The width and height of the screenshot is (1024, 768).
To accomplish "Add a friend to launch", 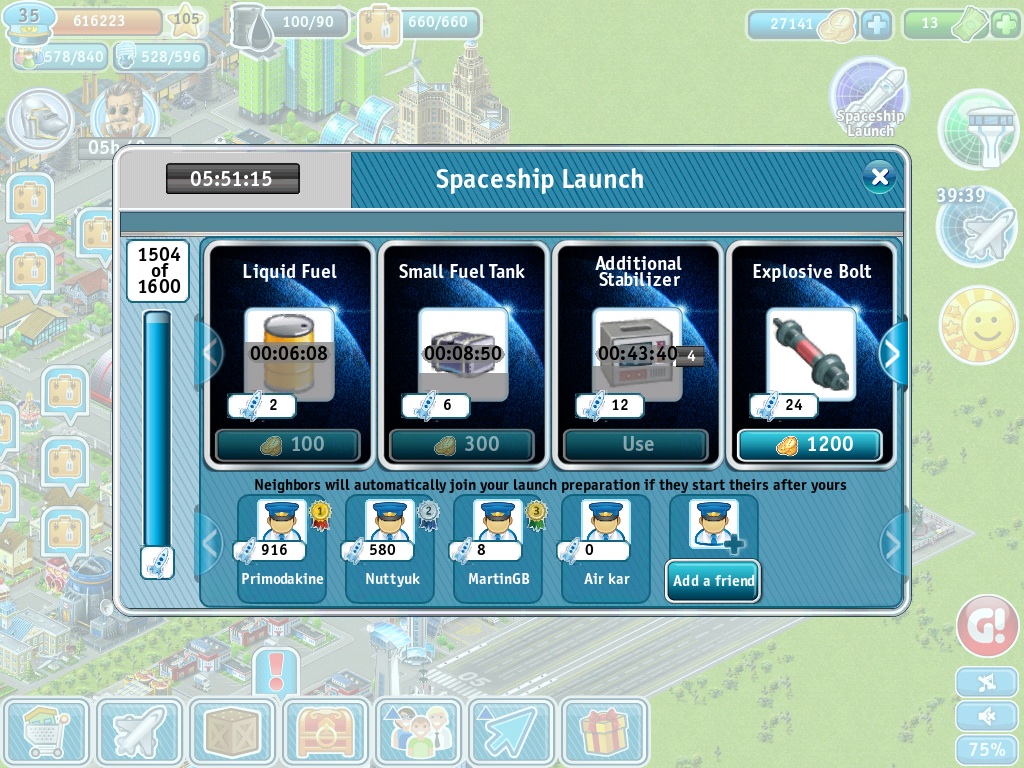I will click(x=713, y=580).
